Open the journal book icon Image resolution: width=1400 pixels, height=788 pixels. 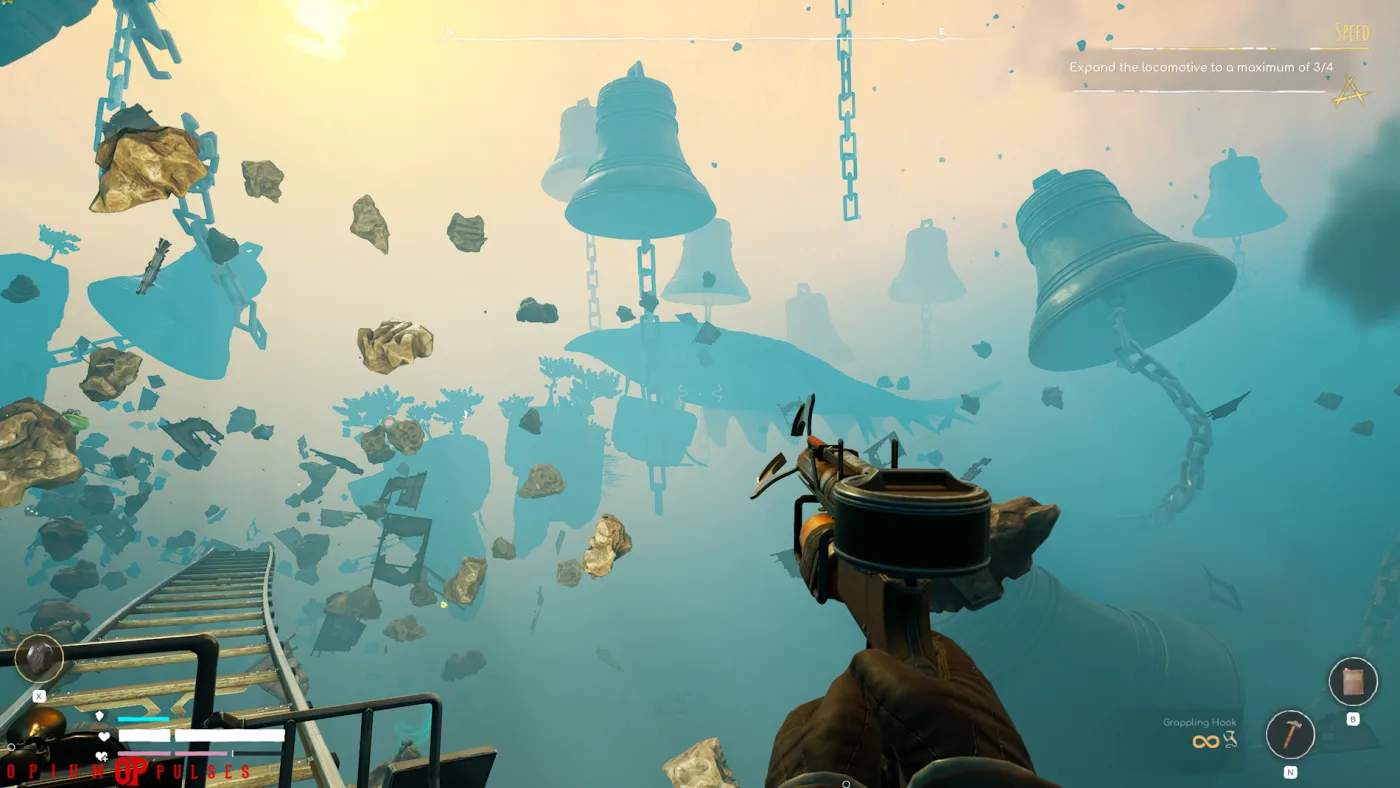pos(1352,682)
